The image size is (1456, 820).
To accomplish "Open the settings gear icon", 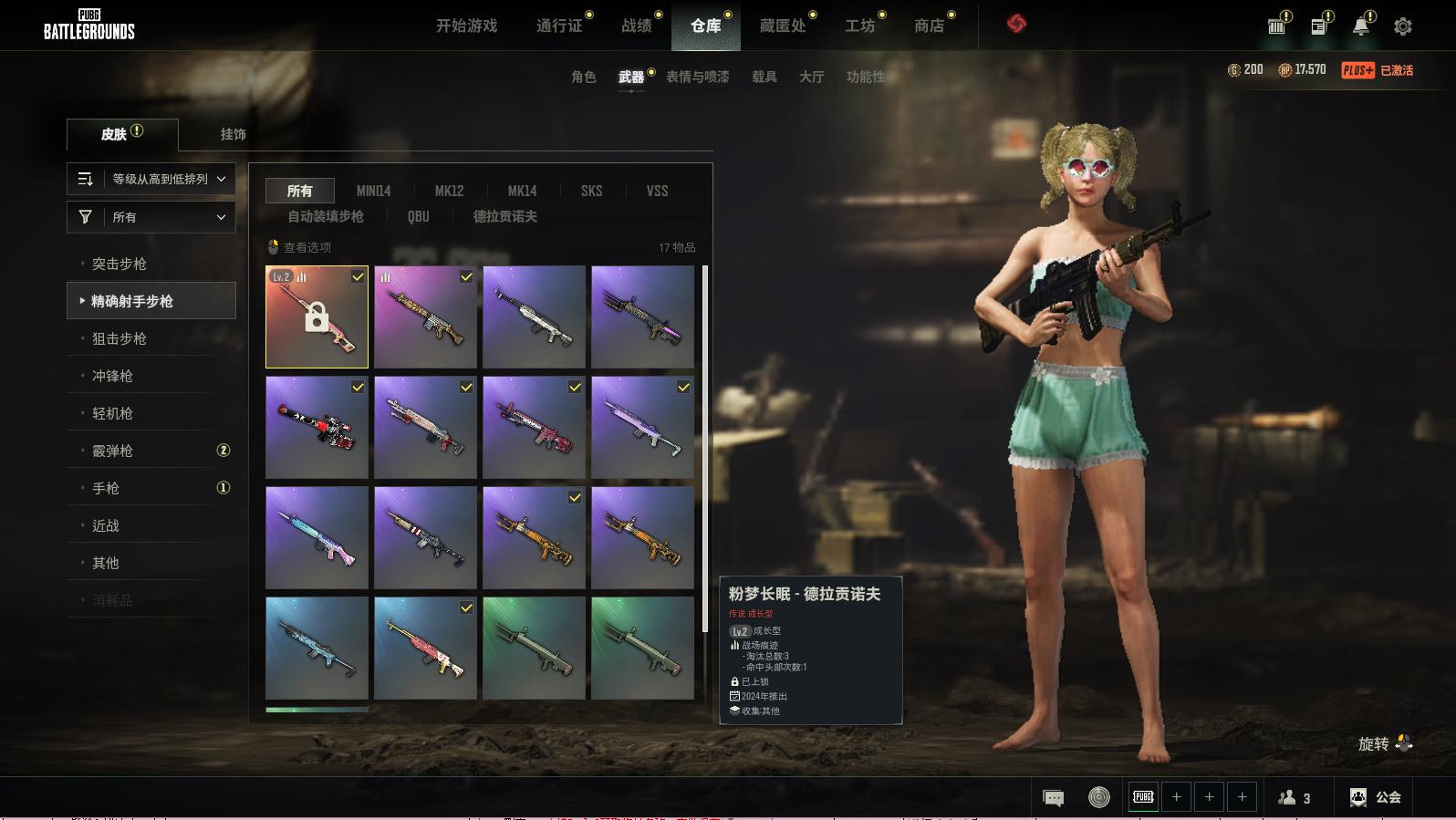I will [x=1402, y=26].
